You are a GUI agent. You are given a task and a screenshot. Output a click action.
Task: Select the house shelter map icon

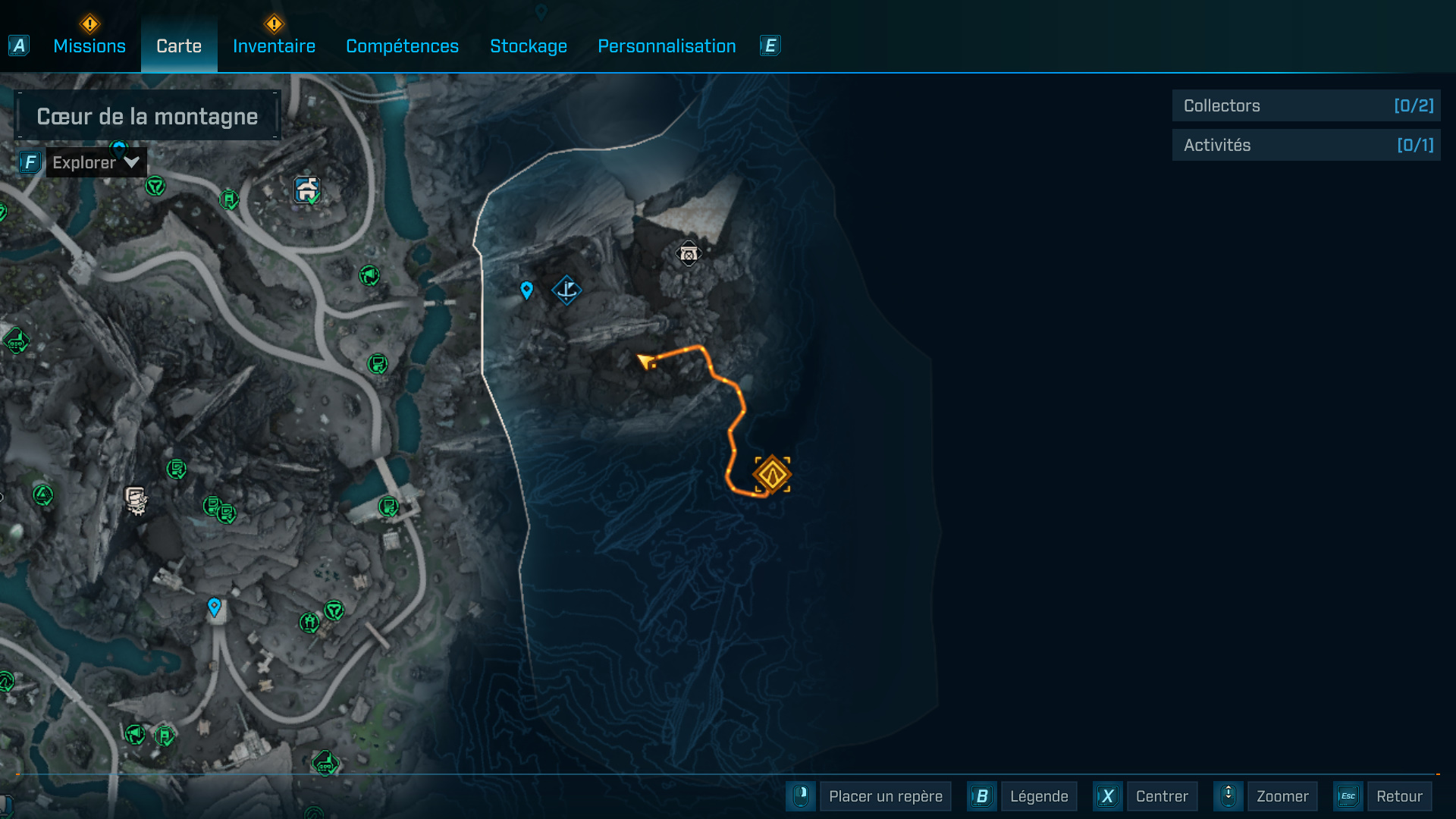(x=307, y=190)
